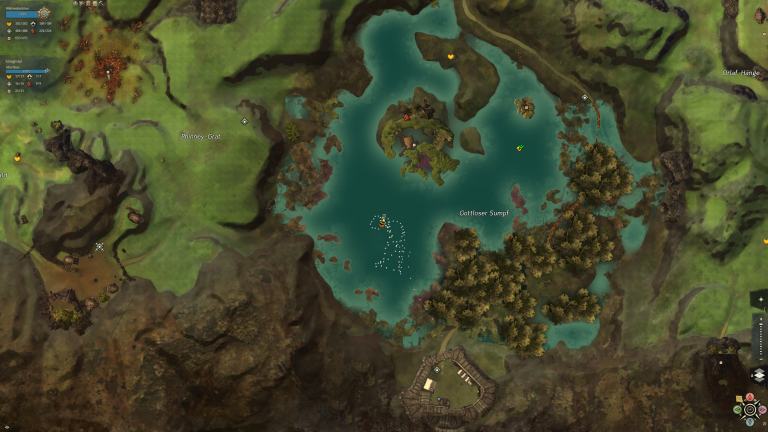768x432 pixels.
Task: Open the map completion star badge
Action: 43,13
